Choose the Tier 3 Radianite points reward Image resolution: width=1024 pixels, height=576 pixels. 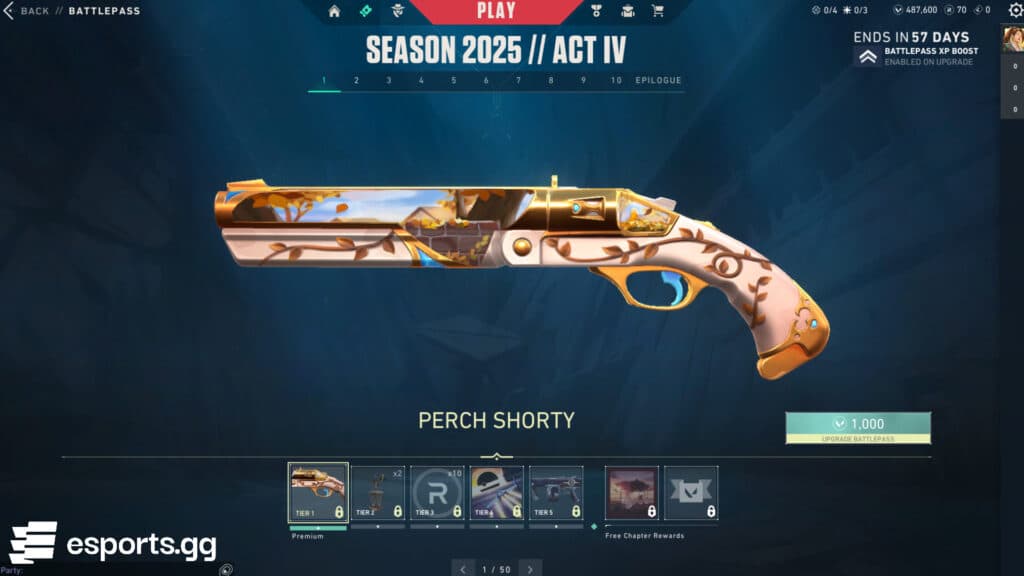point(437,492)
